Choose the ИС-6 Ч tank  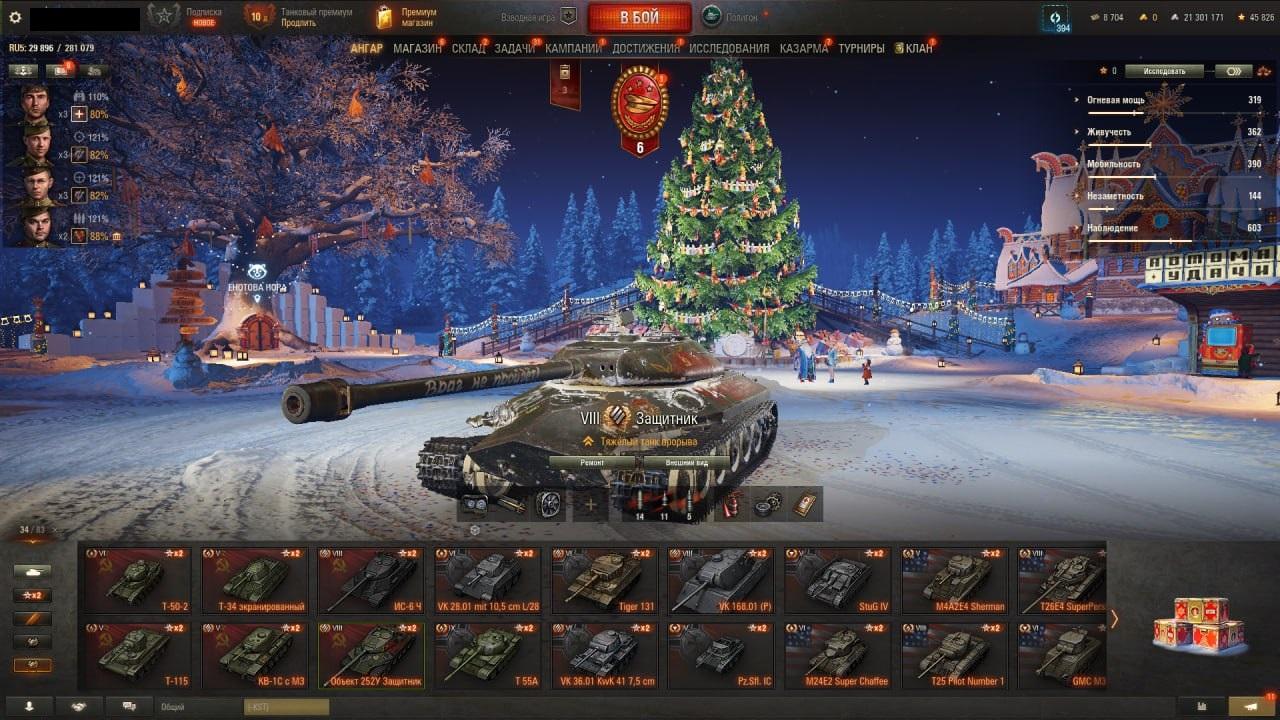point(371,580)
